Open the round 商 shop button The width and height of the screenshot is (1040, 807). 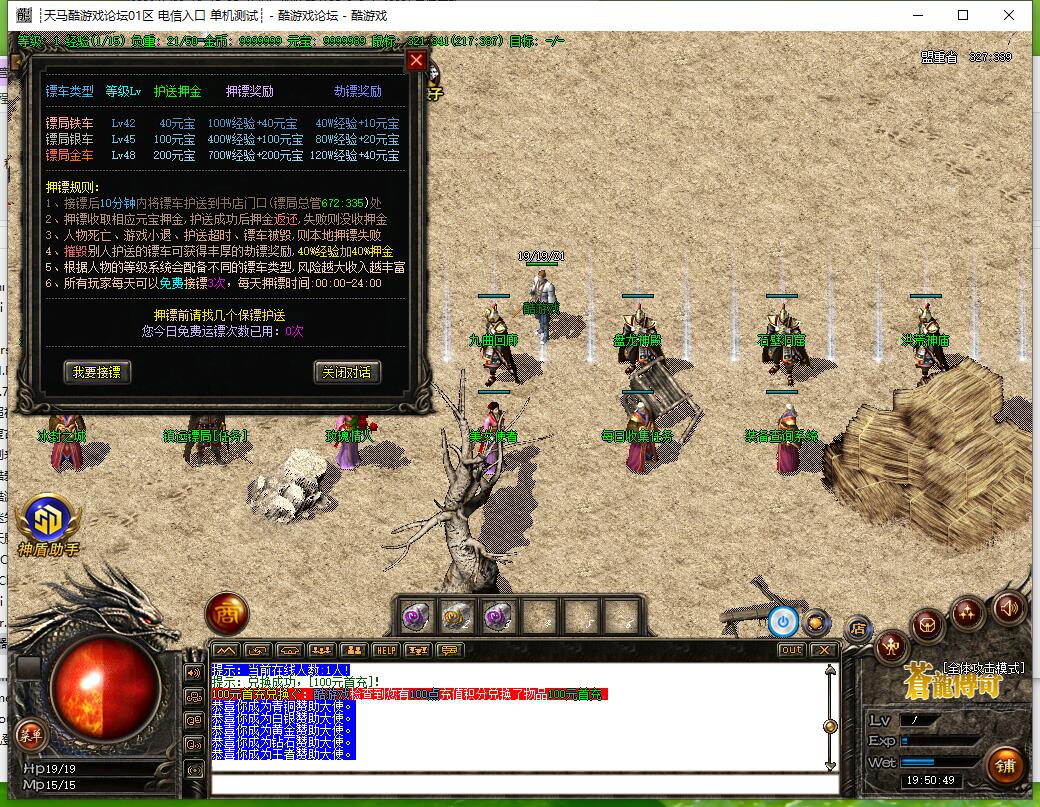[226, 614]
